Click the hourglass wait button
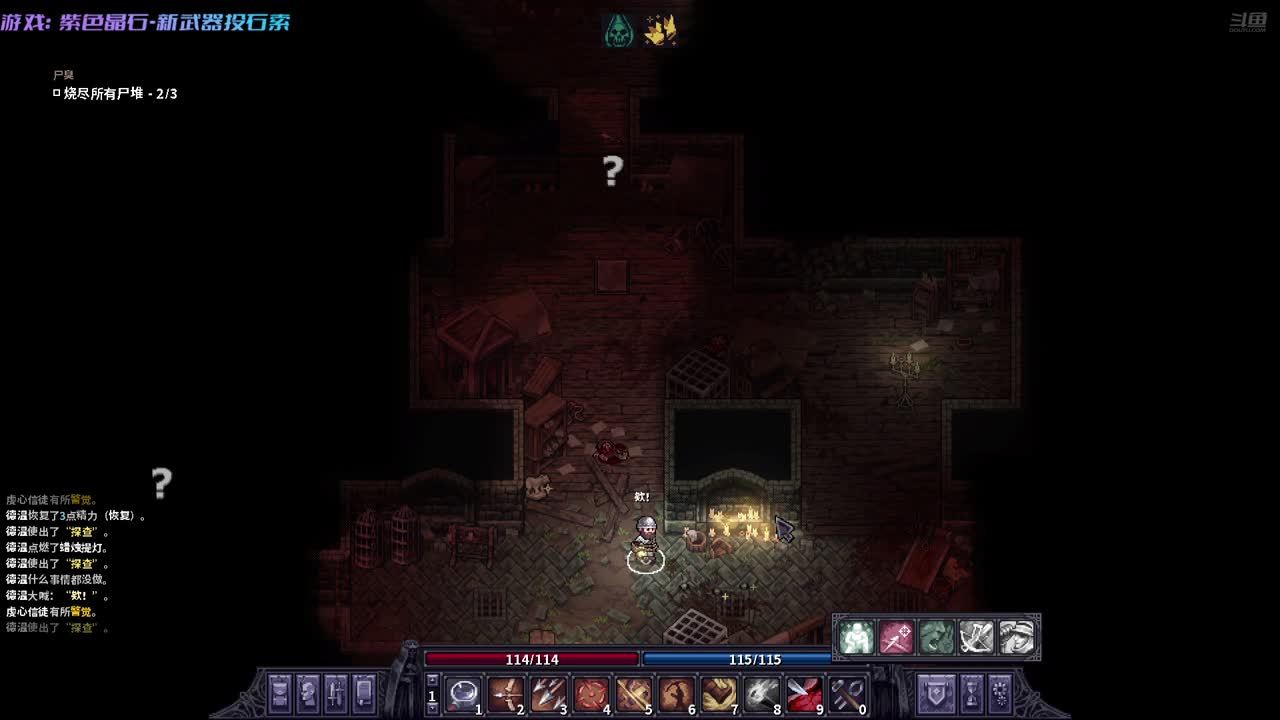 click(x=971, y=692)
